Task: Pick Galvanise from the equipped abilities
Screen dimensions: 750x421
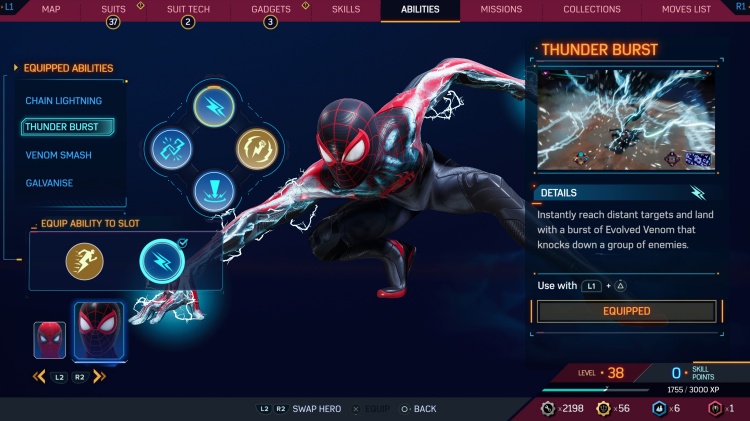Action: click(x=49, y=183)
